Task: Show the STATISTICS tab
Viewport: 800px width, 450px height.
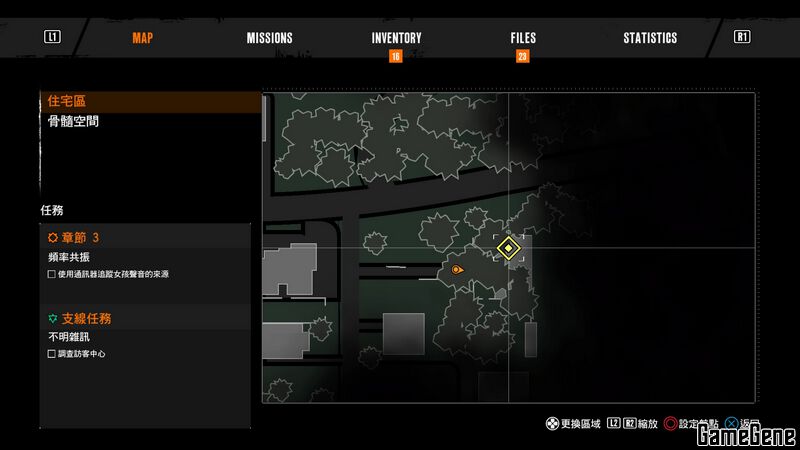Action: (650, 38)
